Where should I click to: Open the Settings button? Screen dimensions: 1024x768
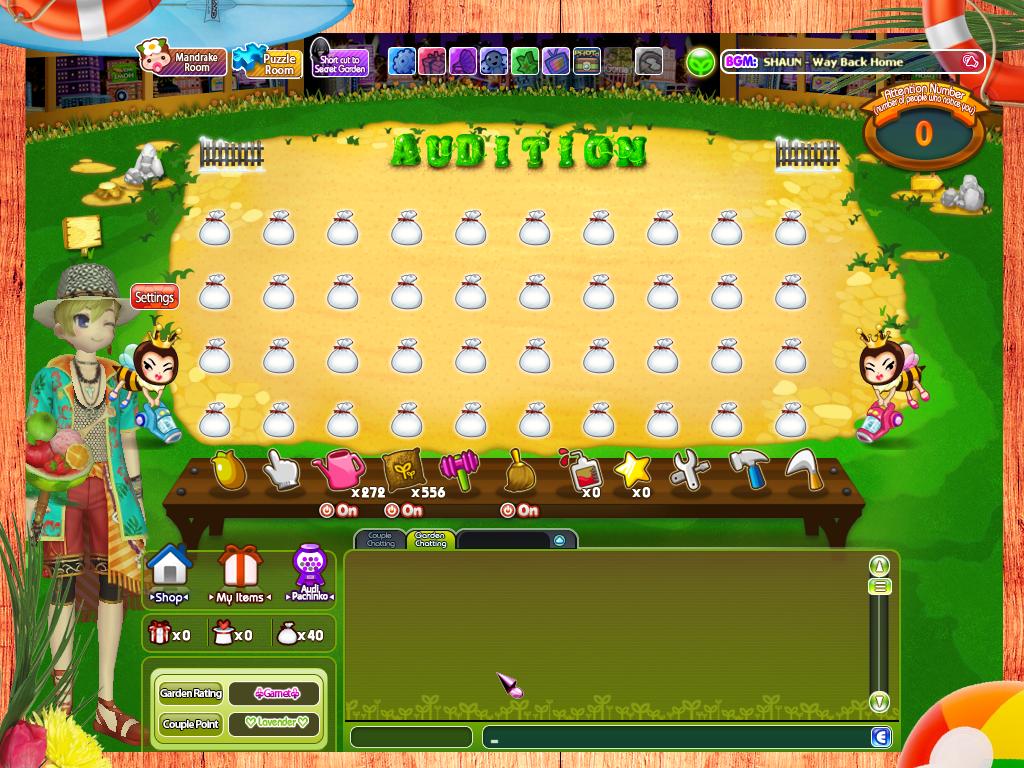154,297
